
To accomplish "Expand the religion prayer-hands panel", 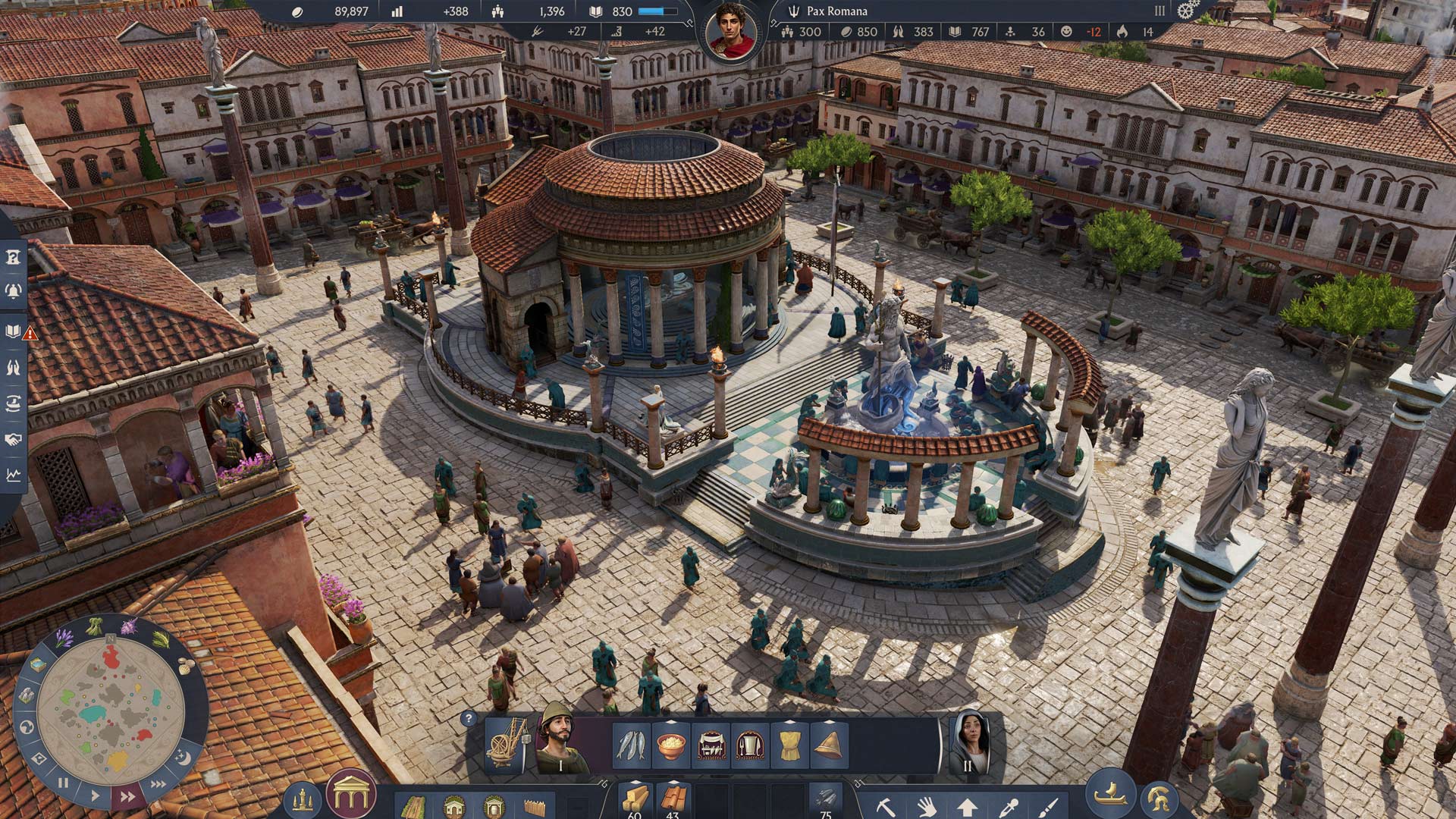I will (14, 366).
